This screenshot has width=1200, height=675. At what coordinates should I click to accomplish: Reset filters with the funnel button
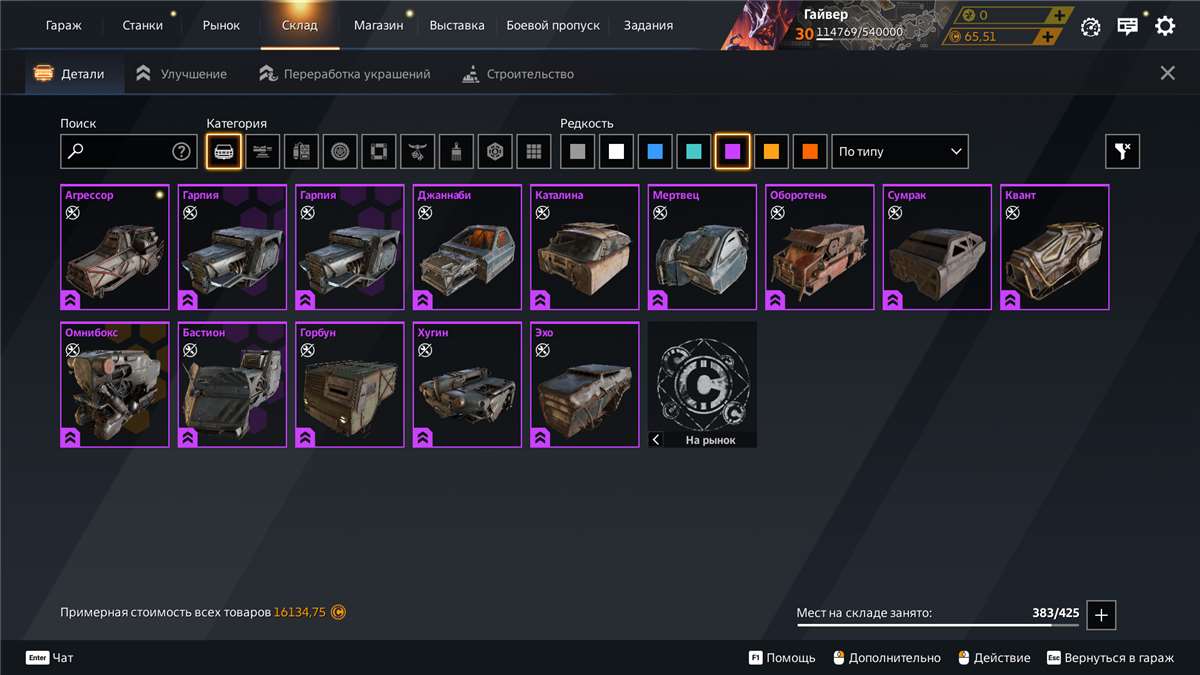click(x=1122, y=152)
